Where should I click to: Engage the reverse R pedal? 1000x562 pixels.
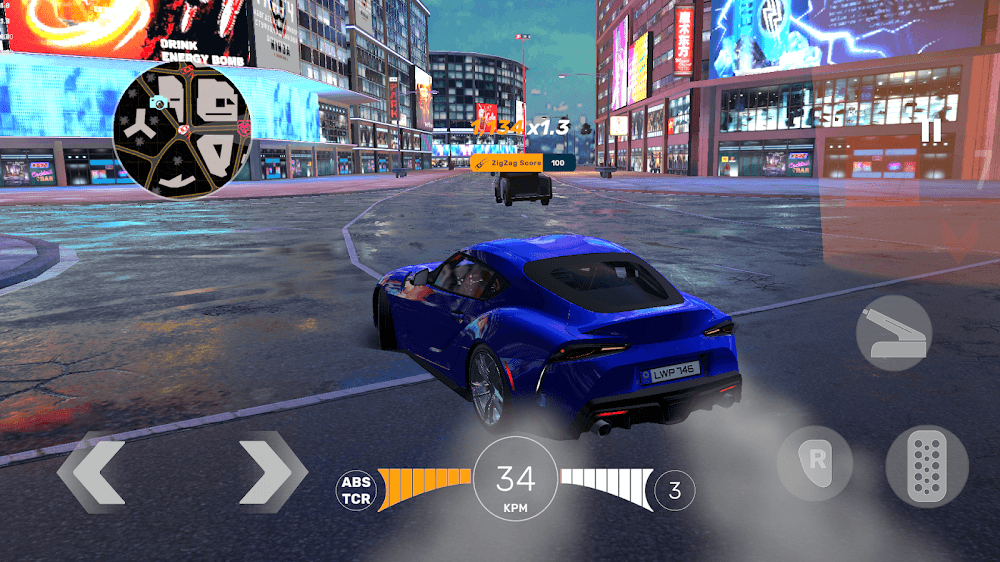click(815, 463)
